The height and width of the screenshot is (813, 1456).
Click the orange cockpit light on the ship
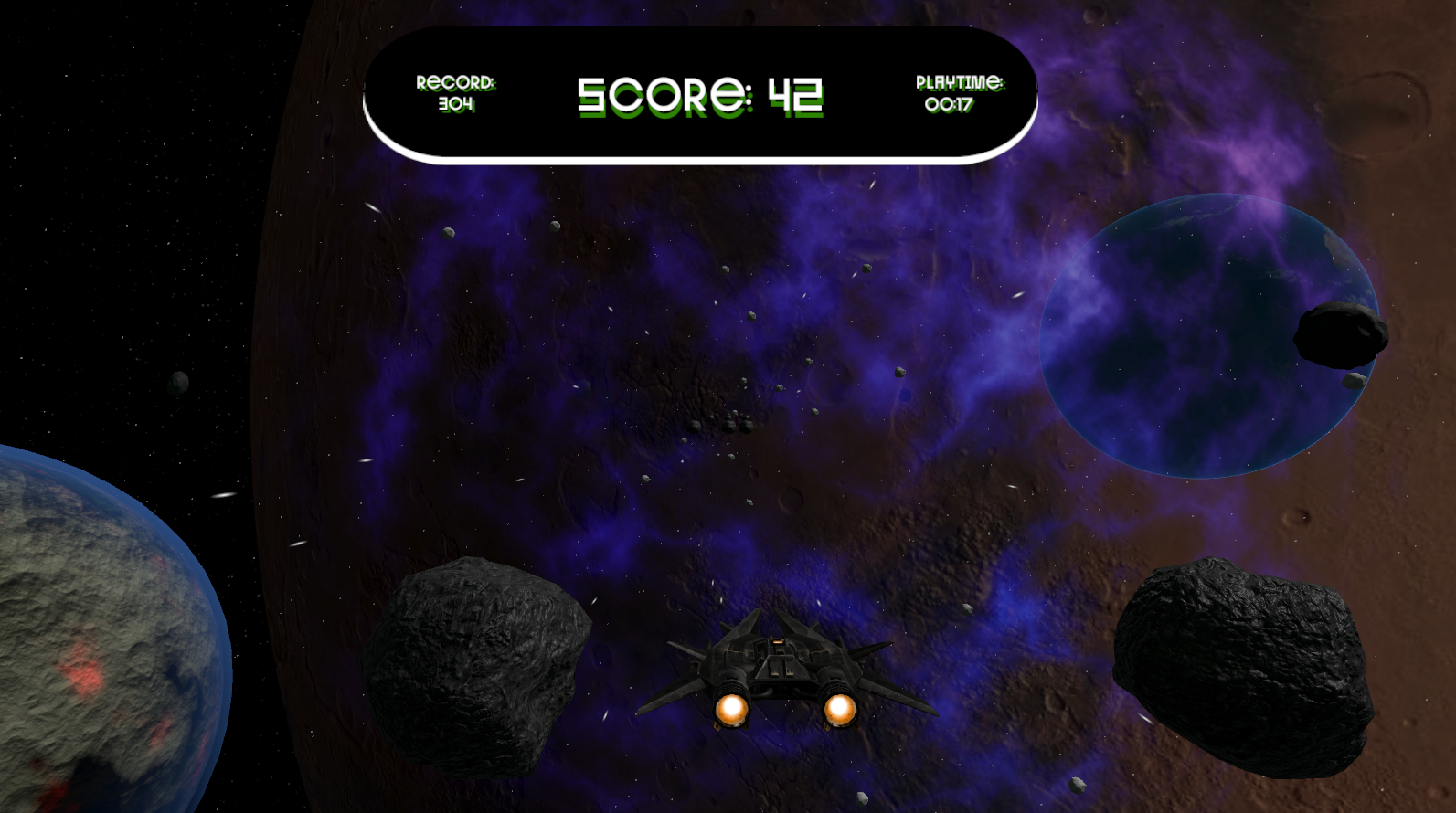777,642
